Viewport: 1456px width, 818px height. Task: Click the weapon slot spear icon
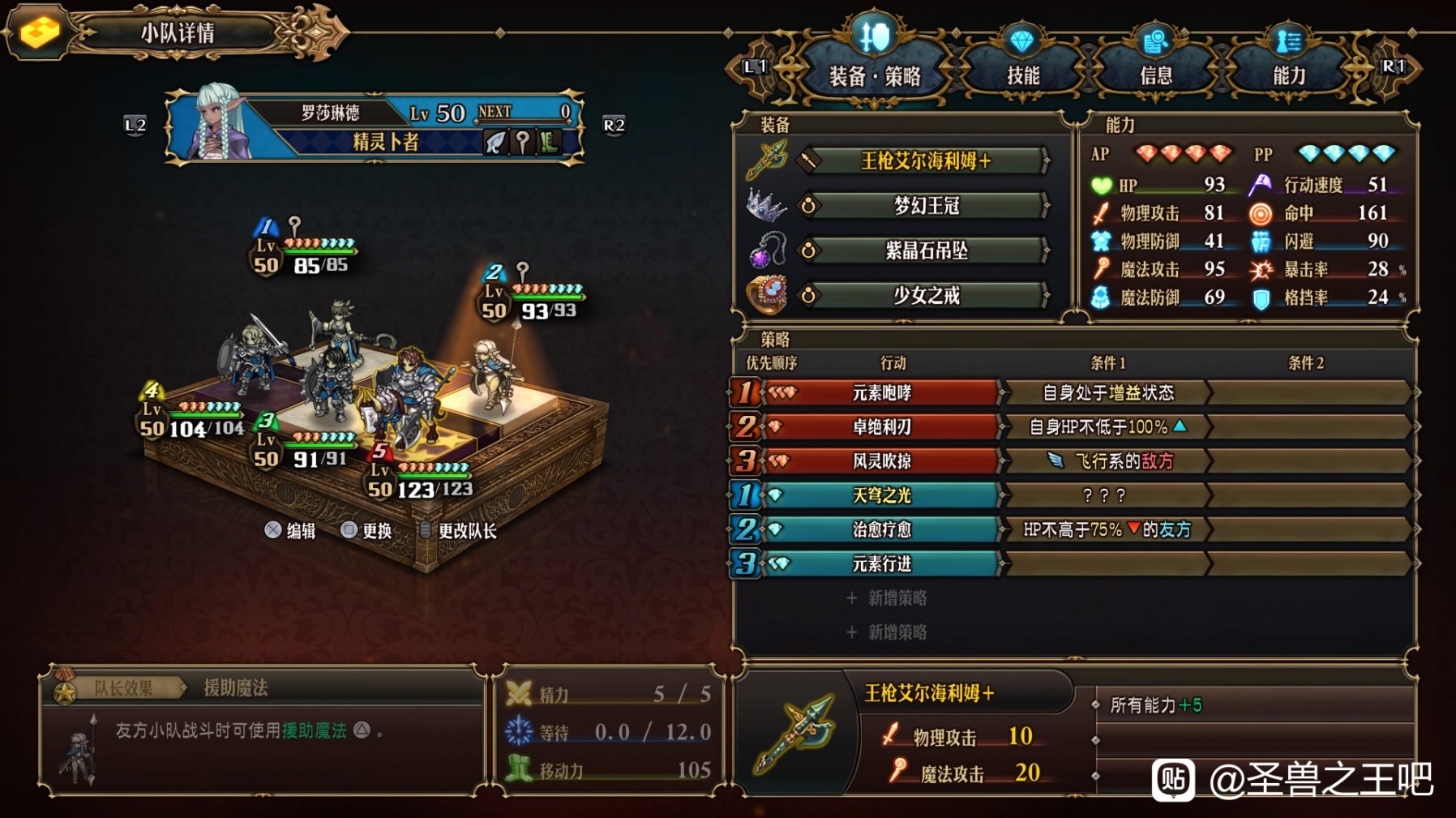(x=768, y=159)
